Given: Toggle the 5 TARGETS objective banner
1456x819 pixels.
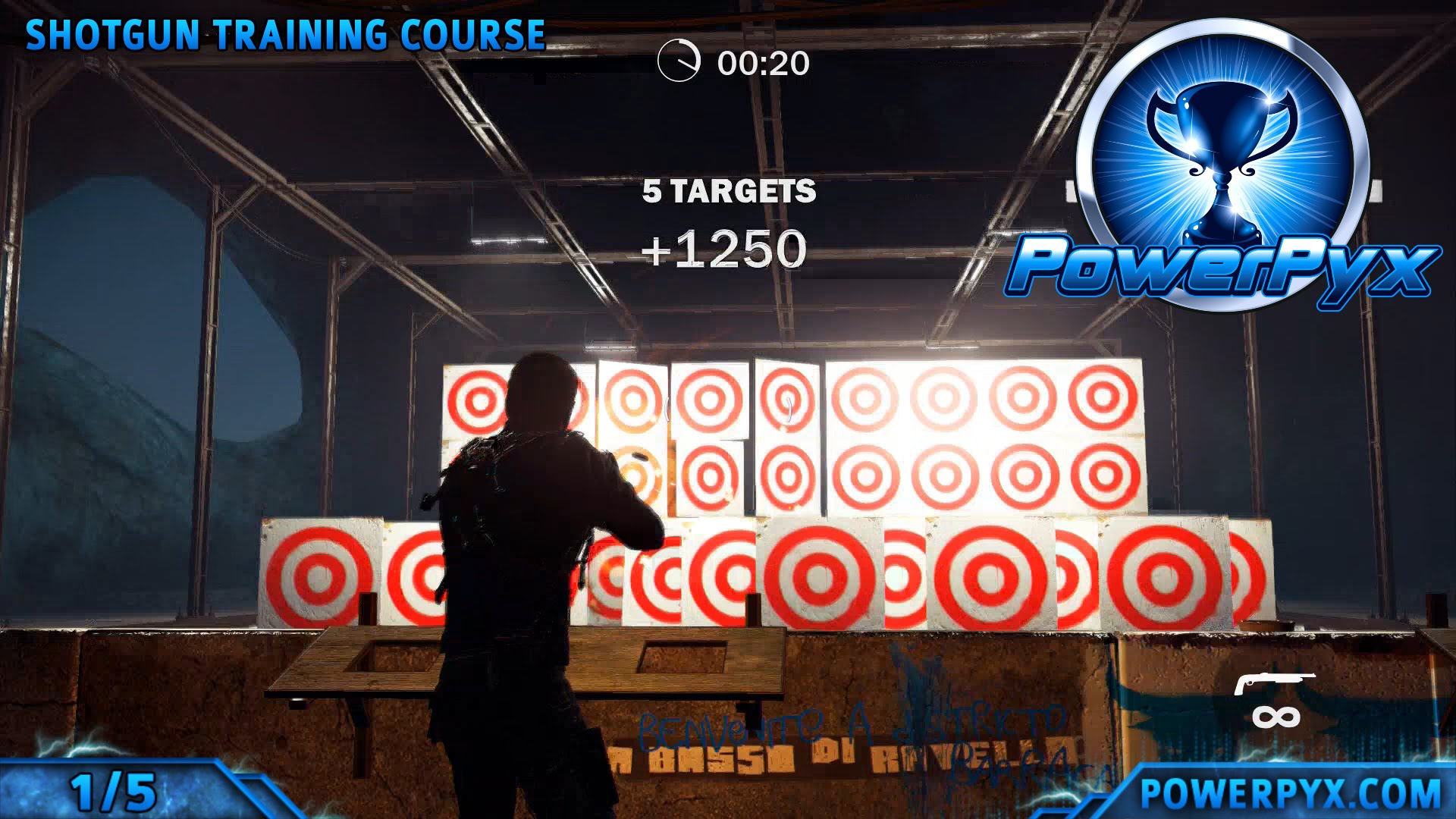Looking at the screenshot, I should click(x=728, y=193).
